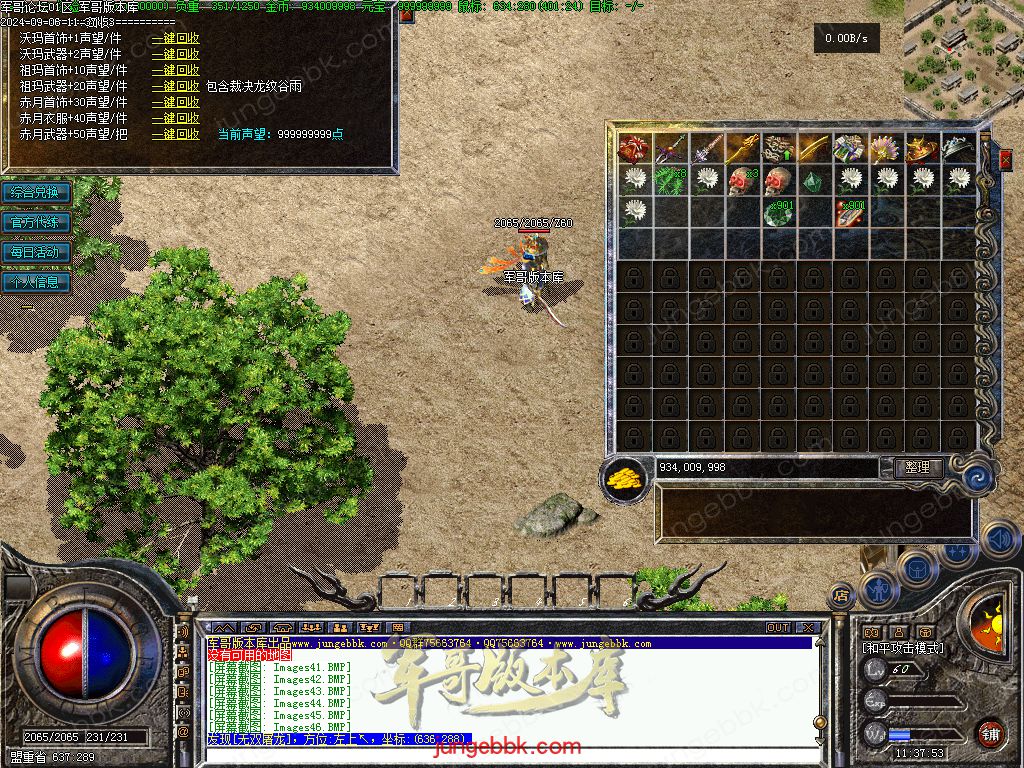Choose 一键回收 for 赤月衣服
1024x768 pixels.
[175, 118]
